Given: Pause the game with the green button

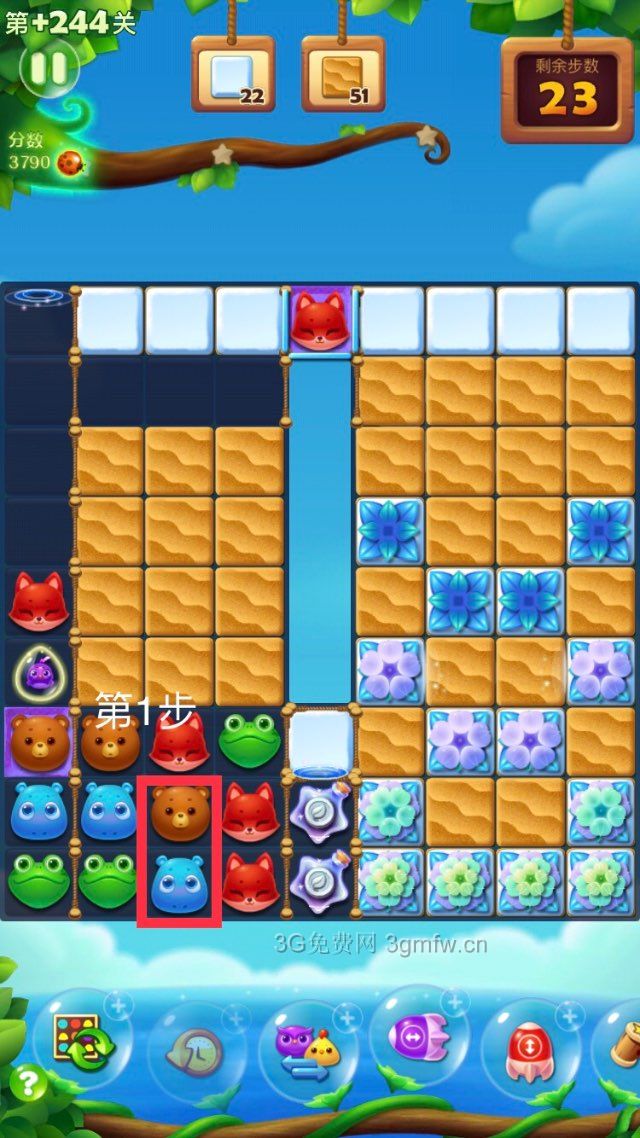Looking at the screenshot, I should click(47, 68).
